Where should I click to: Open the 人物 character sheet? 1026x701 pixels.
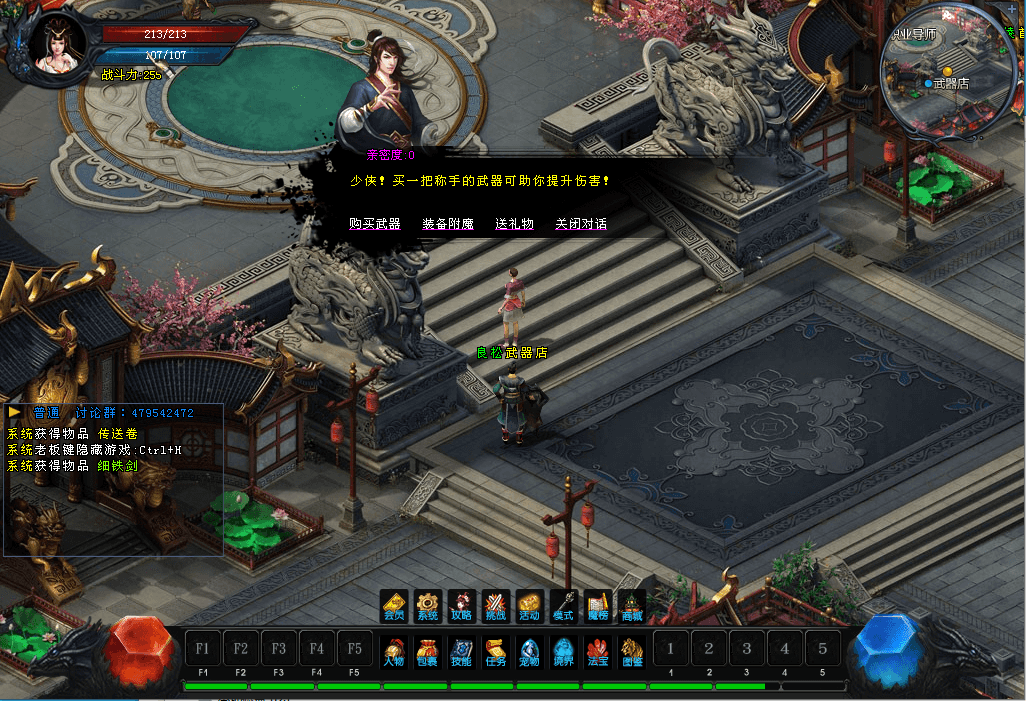[394, 651]
